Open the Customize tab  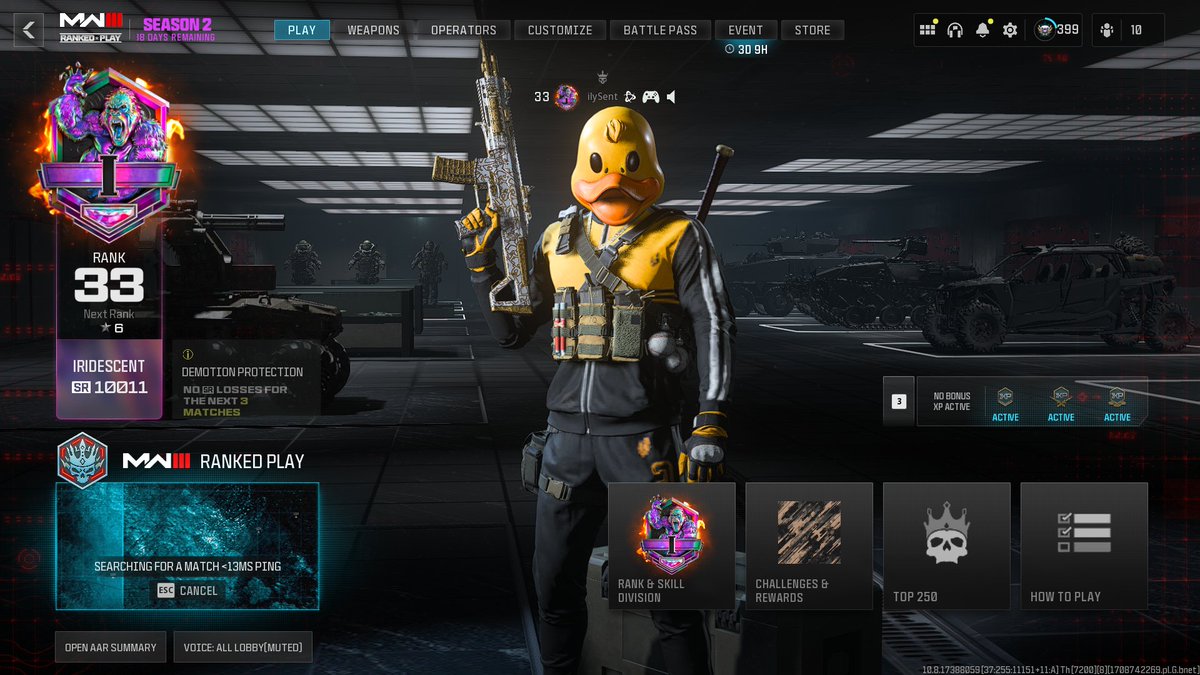pyautogui.click(x=560, y=30)
